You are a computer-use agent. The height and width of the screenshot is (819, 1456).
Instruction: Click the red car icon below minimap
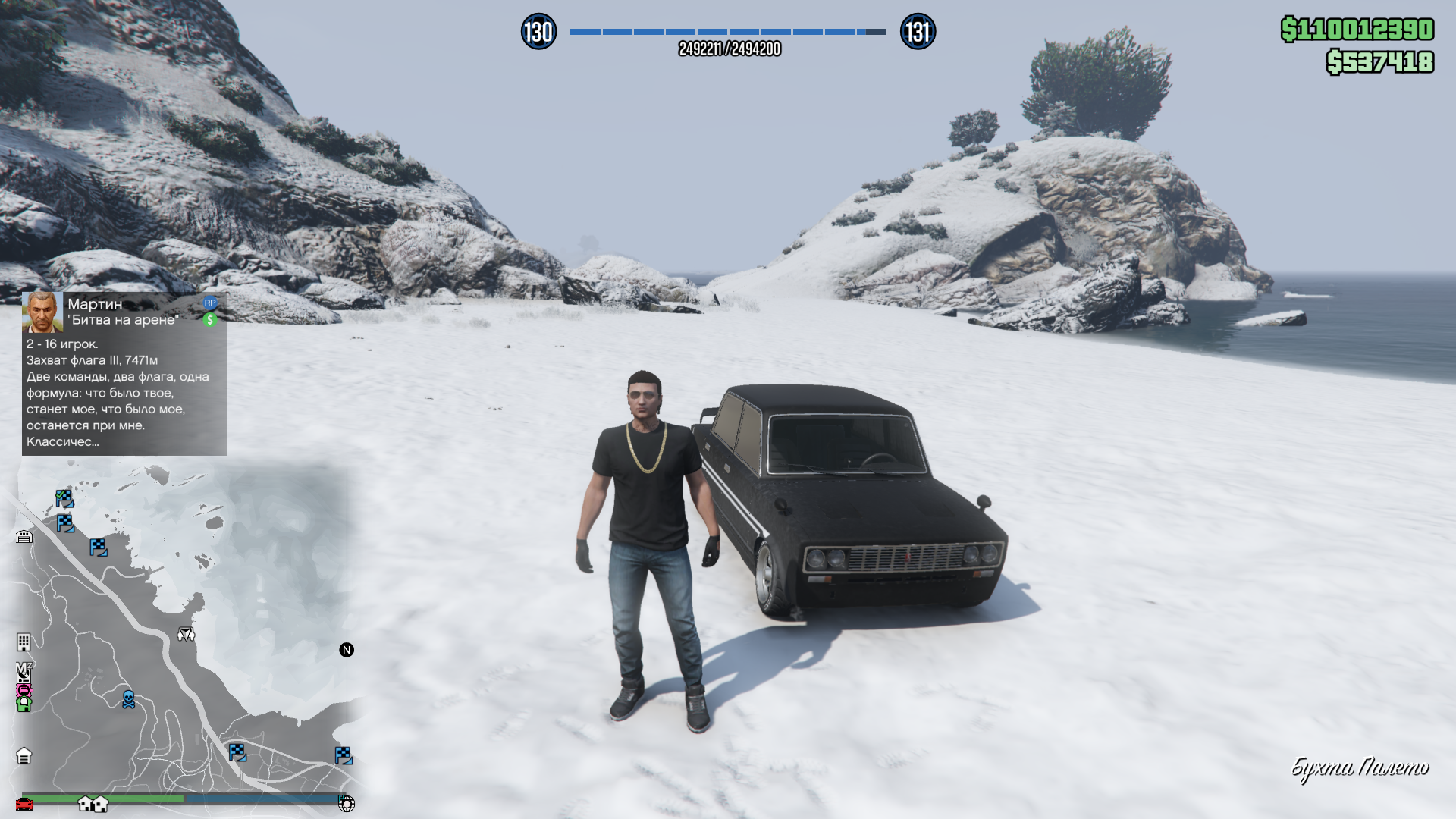(24, 804)
